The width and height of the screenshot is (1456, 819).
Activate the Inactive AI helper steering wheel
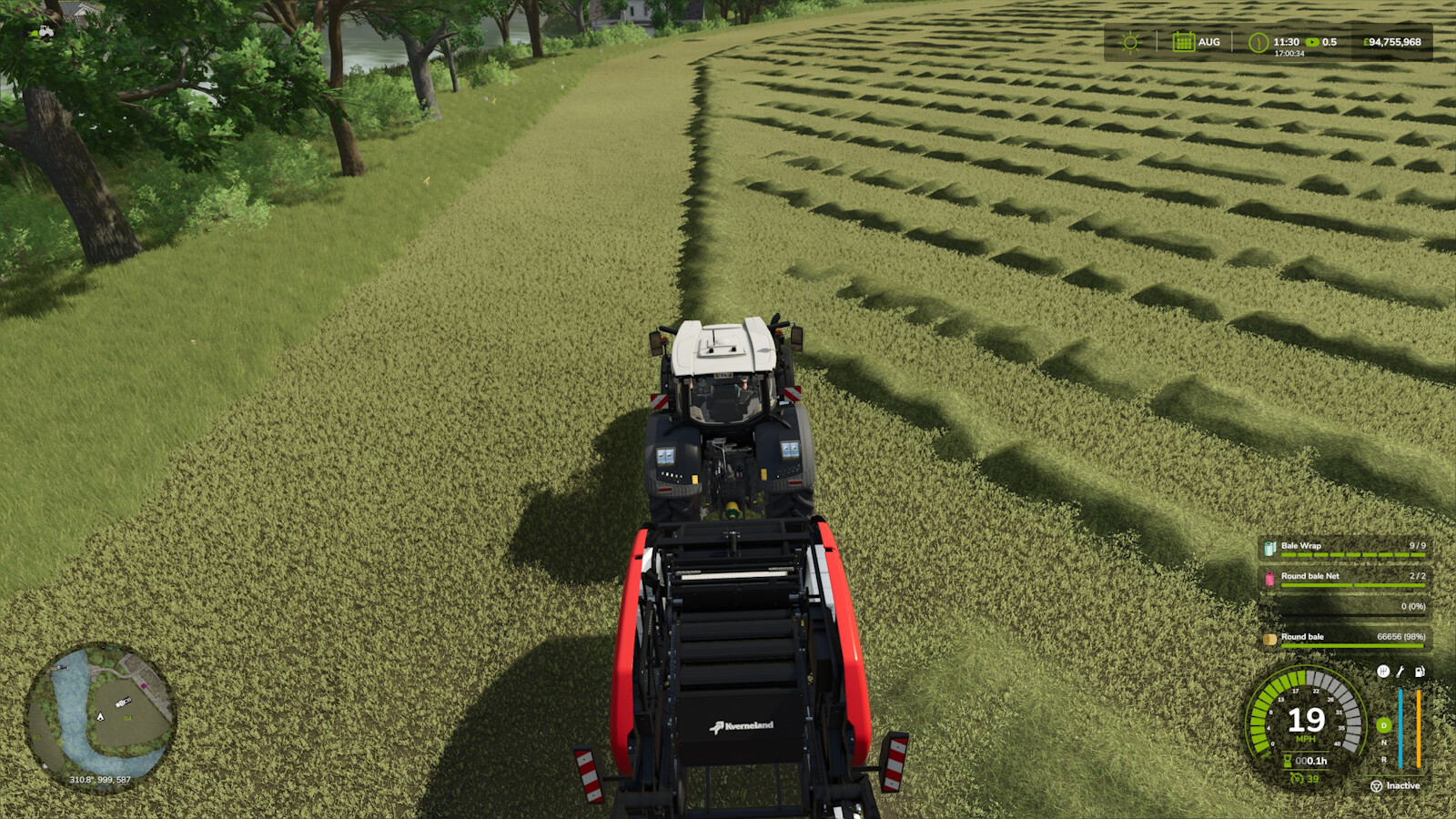point(1376,784)
